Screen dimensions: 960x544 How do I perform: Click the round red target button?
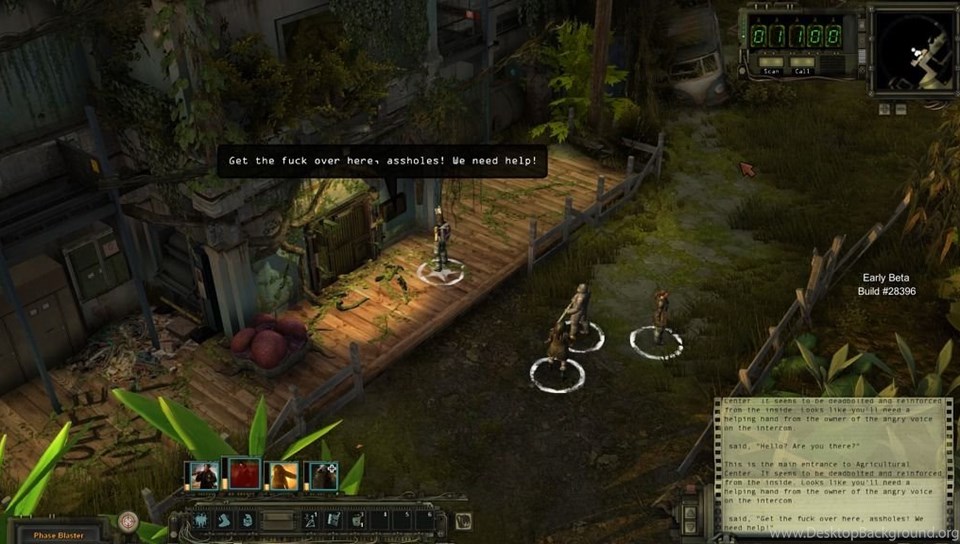tap(128, 521)
